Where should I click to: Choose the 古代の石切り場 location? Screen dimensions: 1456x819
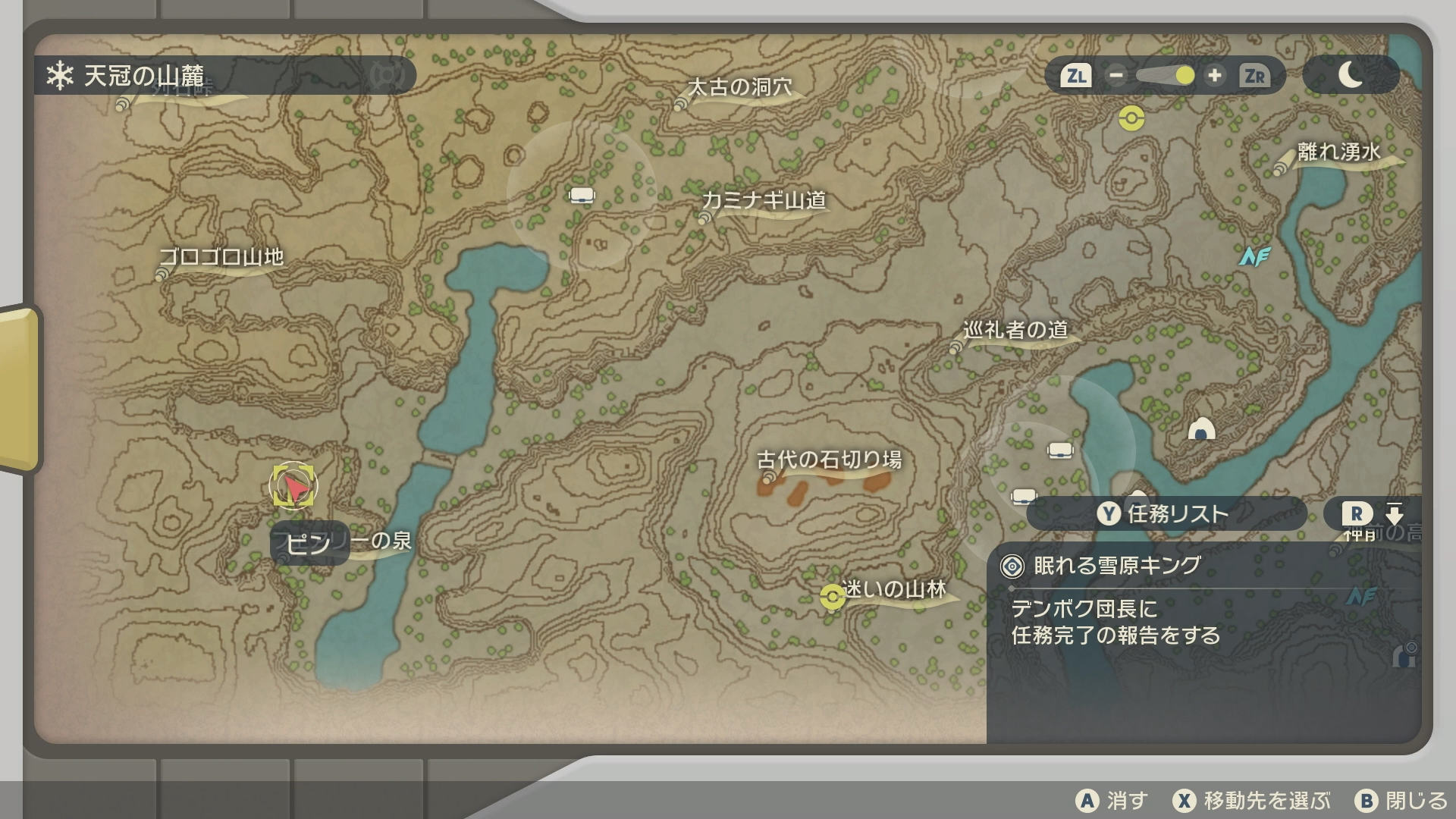pos(829,460)
